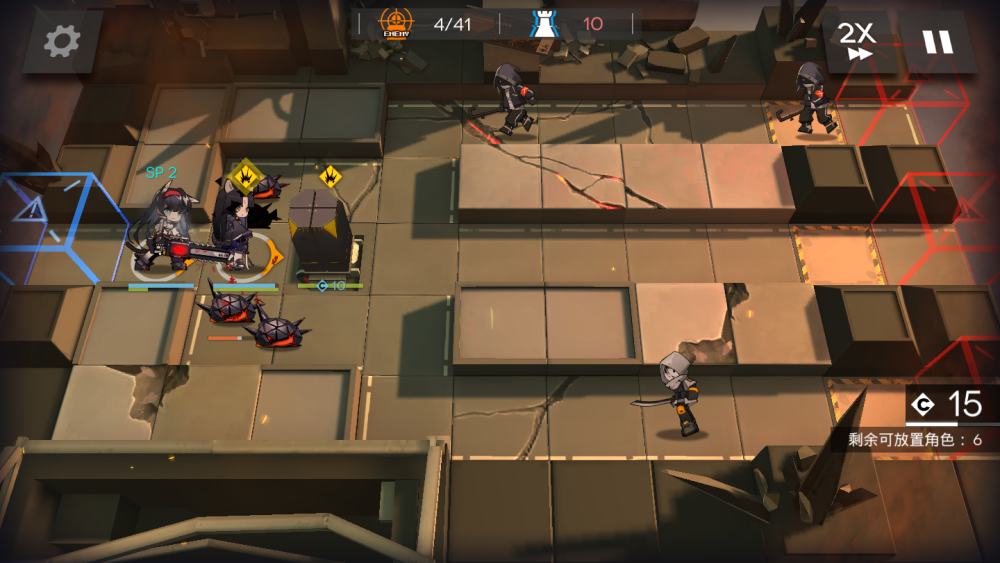The height and width of the screenshot is (563, 1000).
Task: Tap the skill-ready icon above the dark-haired operator
Action: (x=244, y=178)
